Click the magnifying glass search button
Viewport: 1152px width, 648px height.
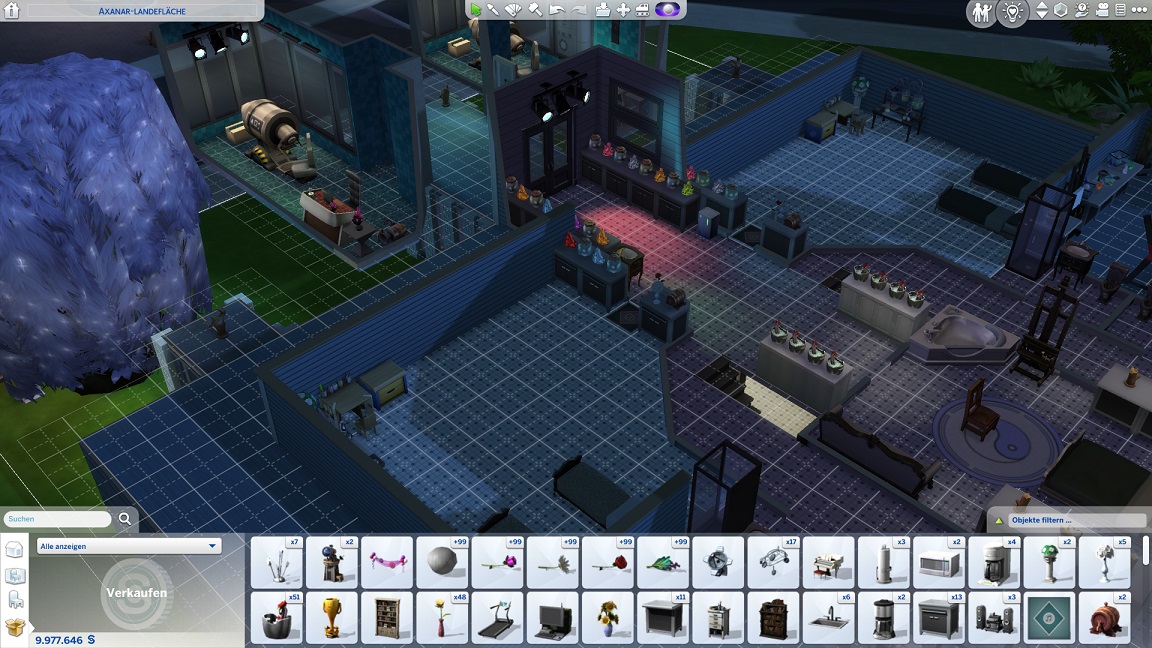coord(125,519)
